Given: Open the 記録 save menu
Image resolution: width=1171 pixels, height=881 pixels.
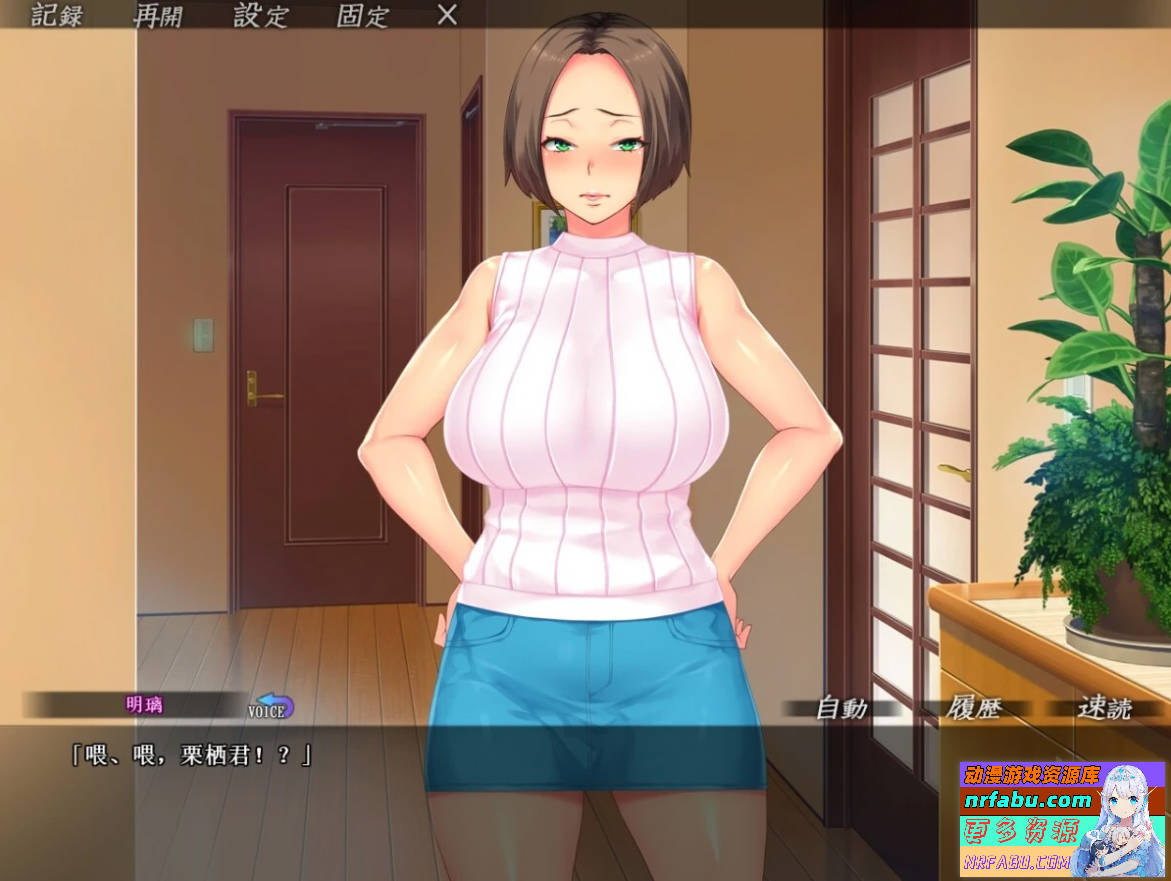Looking at the screenshot, I should [56, 16].
